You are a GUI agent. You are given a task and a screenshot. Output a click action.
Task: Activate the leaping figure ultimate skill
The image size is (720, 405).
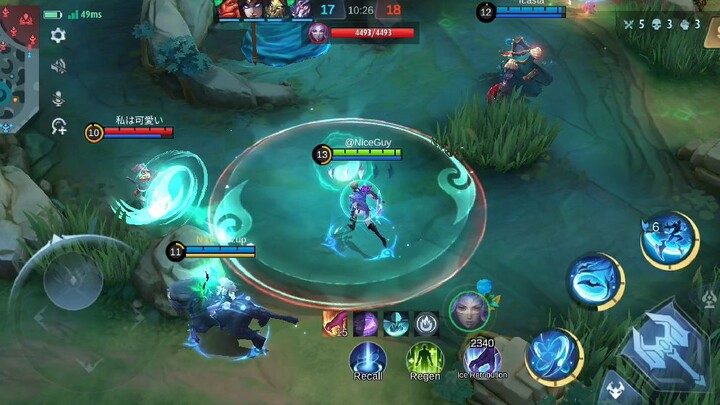[668, 242]
